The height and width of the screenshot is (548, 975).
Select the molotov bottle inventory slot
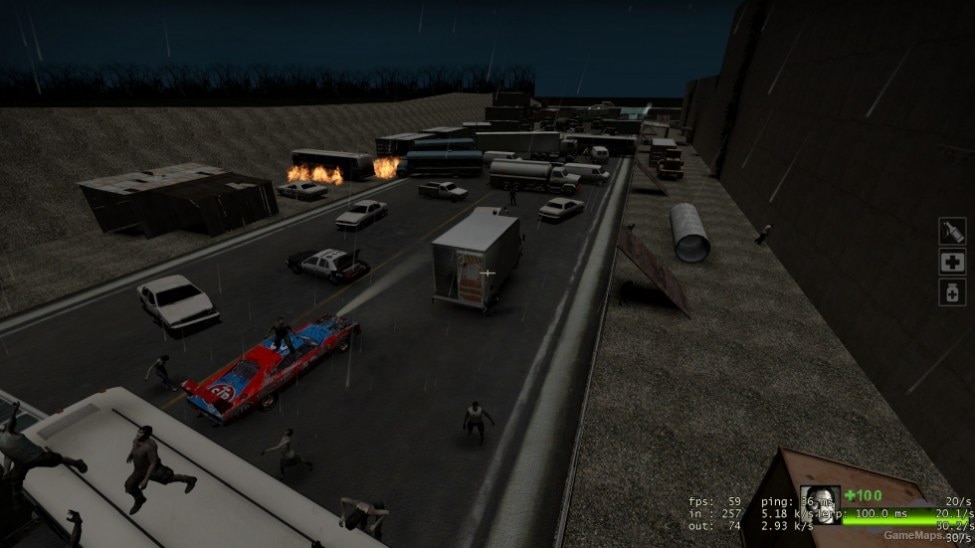click(x=952, y=232)
